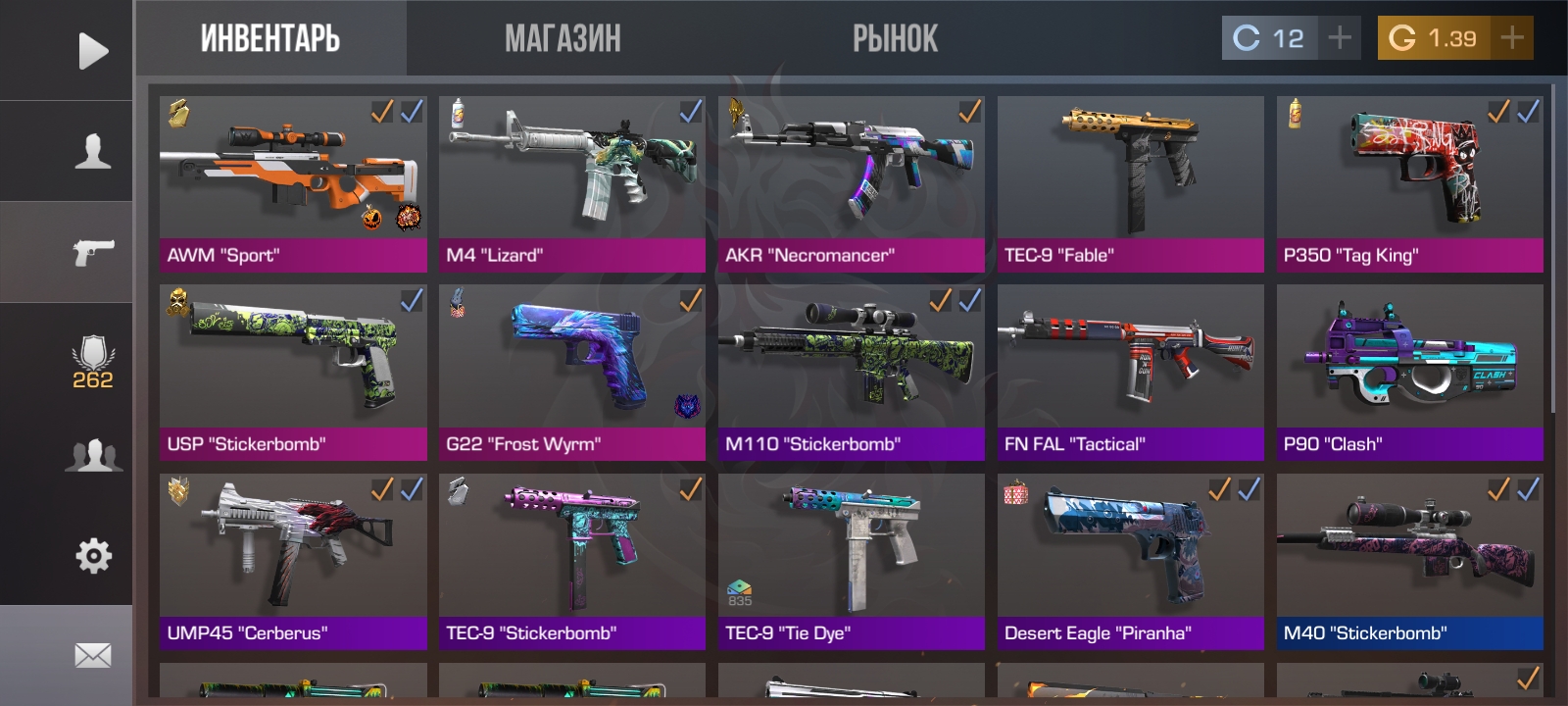Open the settings gear in the sidebar
Screen dimensions: 1568x706
pos(93,554)
